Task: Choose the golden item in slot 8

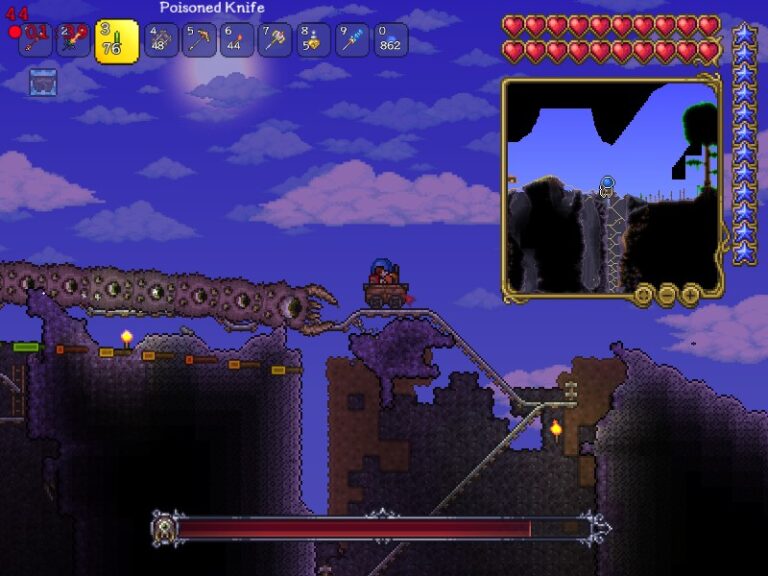Action: point(313,40)
